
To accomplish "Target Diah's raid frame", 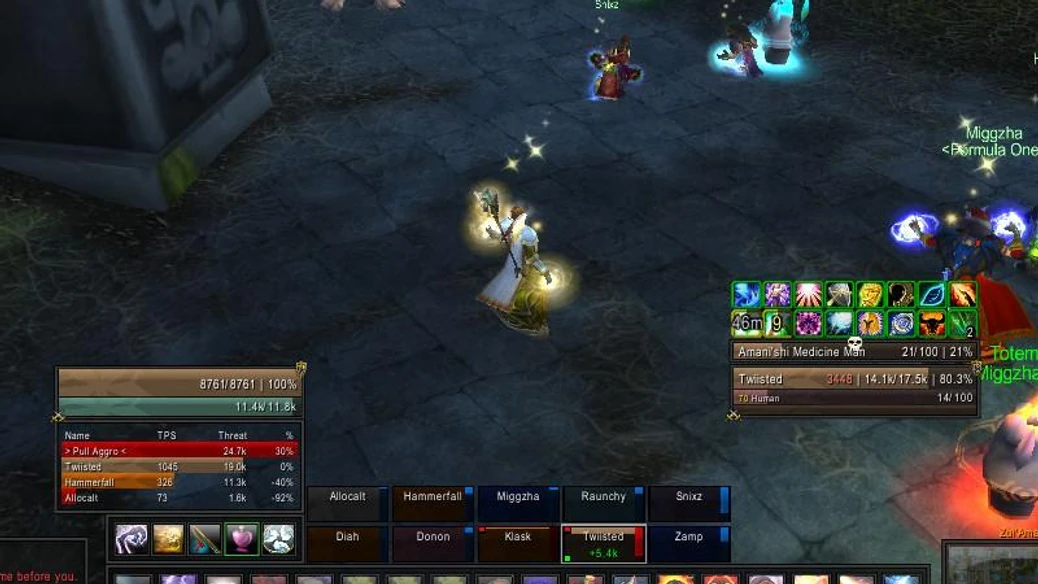I will click(x=347, y=543).
